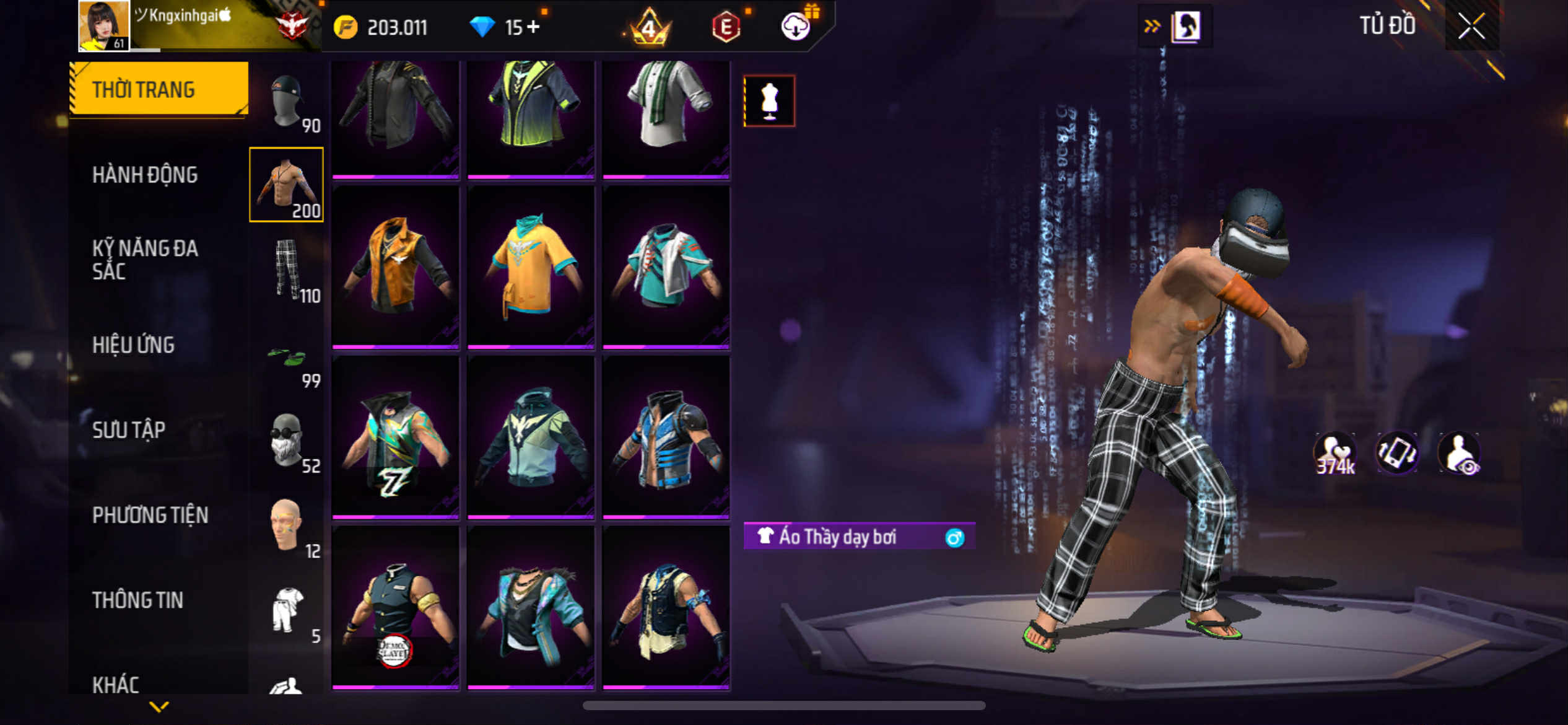
Task: Switch to Kỹ Năng Đa Sắc tab
Action: pos(145,260)
